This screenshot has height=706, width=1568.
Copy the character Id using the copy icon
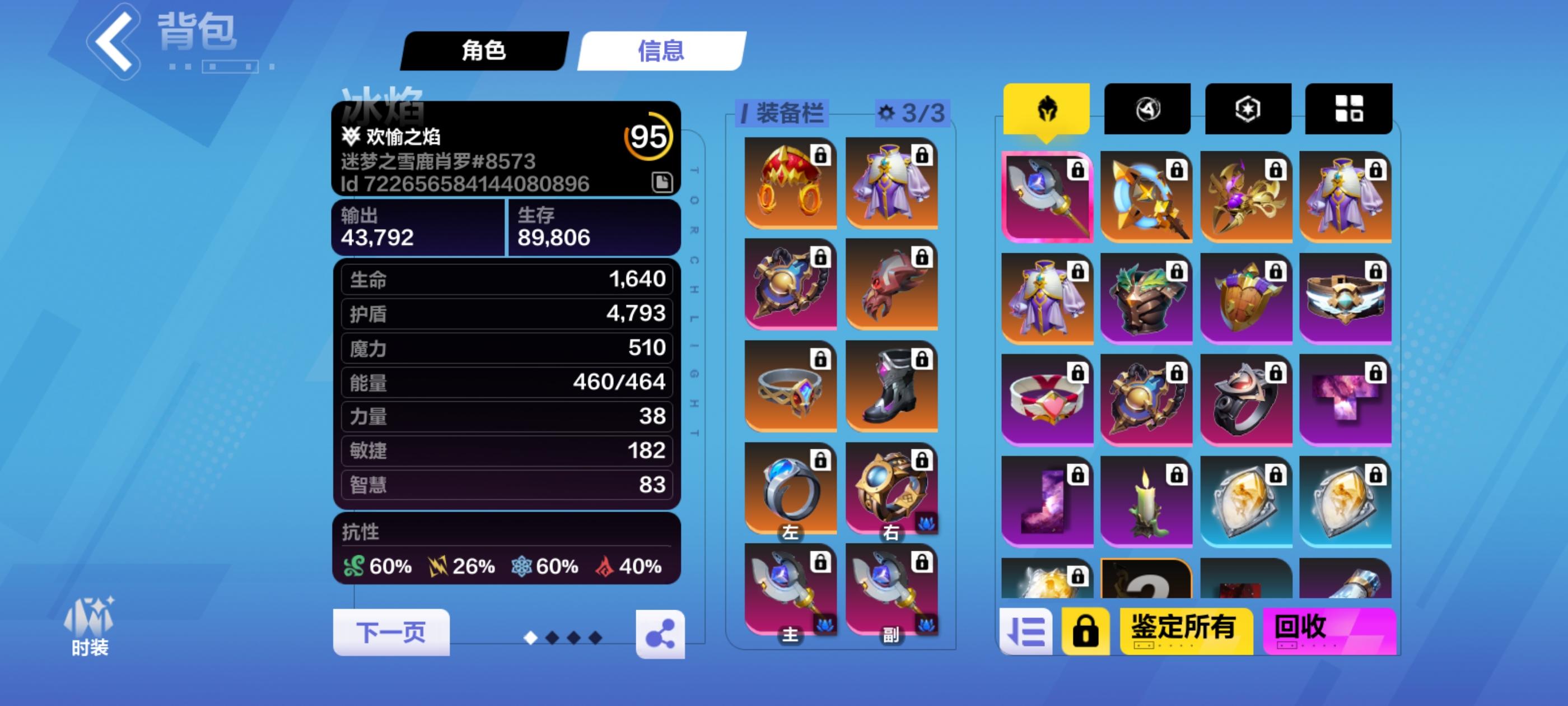coord(663,182)
